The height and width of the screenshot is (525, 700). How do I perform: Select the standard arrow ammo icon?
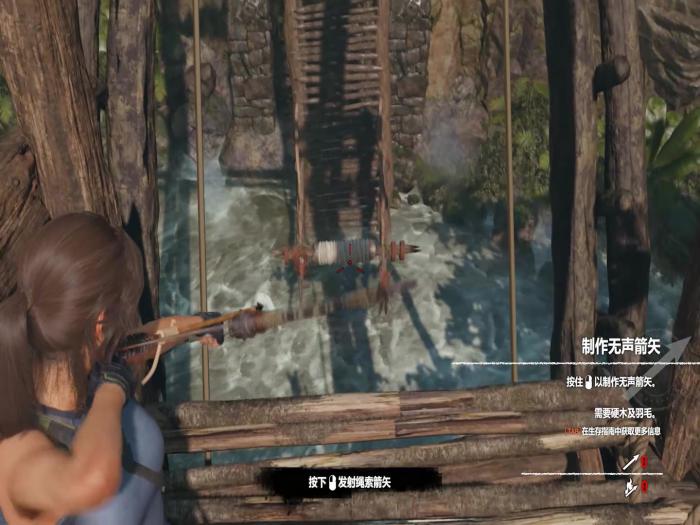click(631, 462)
